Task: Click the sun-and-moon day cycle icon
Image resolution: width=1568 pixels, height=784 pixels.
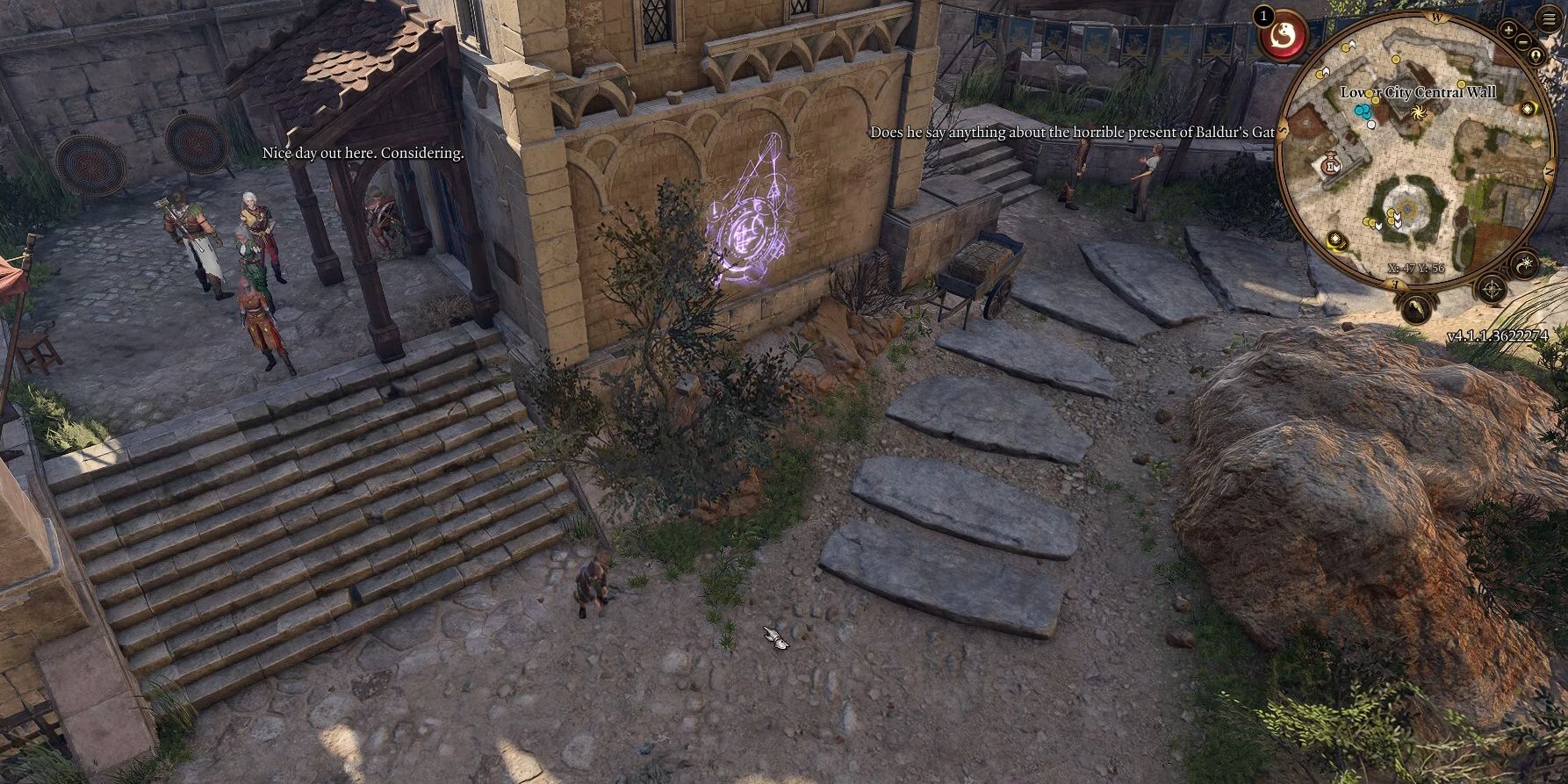Action: tap(1527, 263)
